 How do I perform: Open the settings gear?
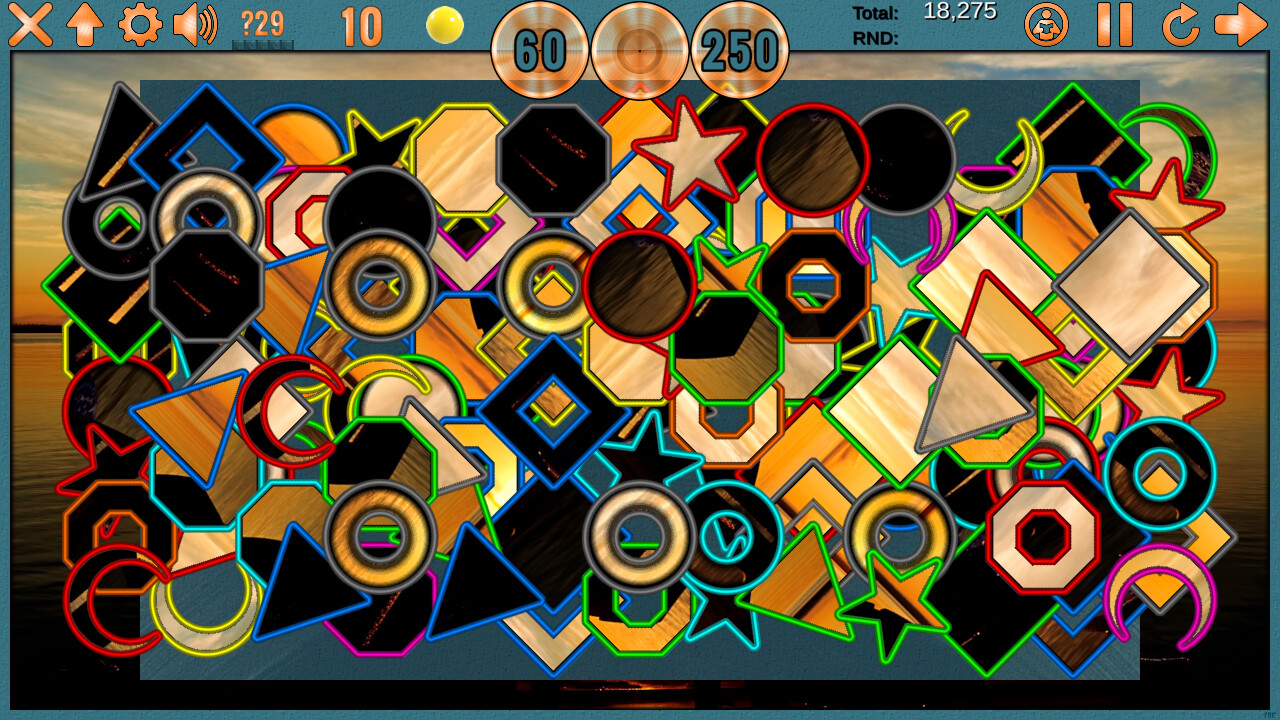click(140, 25)
